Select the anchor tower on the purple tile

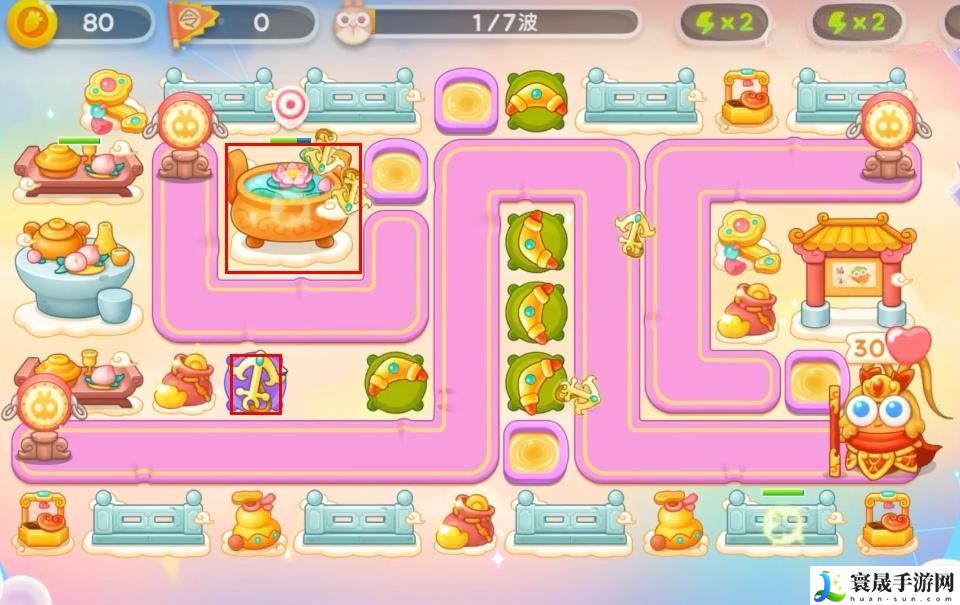(255, 383)
